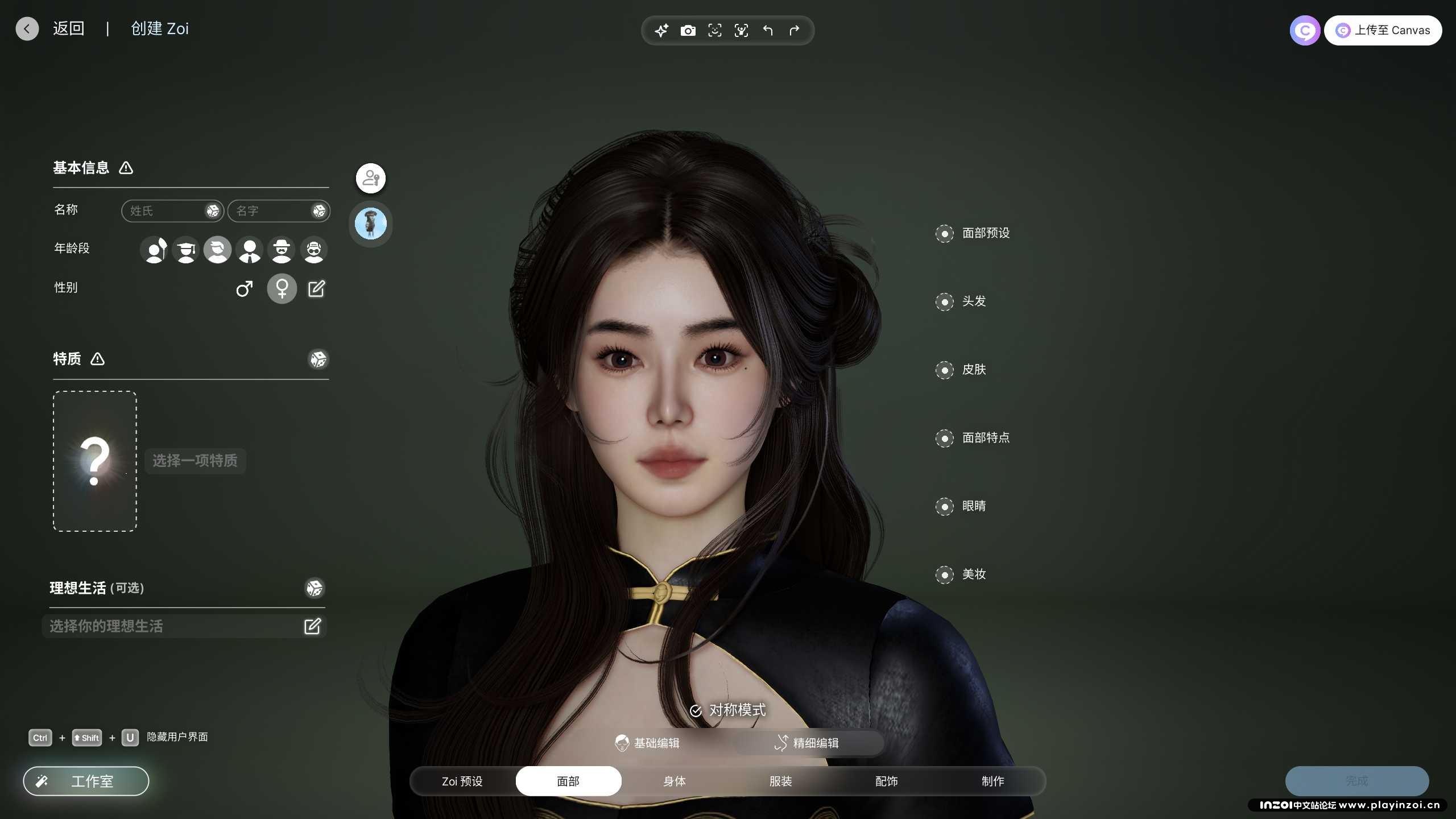The image size is (1456, 819).
Task: Redo the change with the redo arrow
Action: pyautogui.click(x=794, y=31)
